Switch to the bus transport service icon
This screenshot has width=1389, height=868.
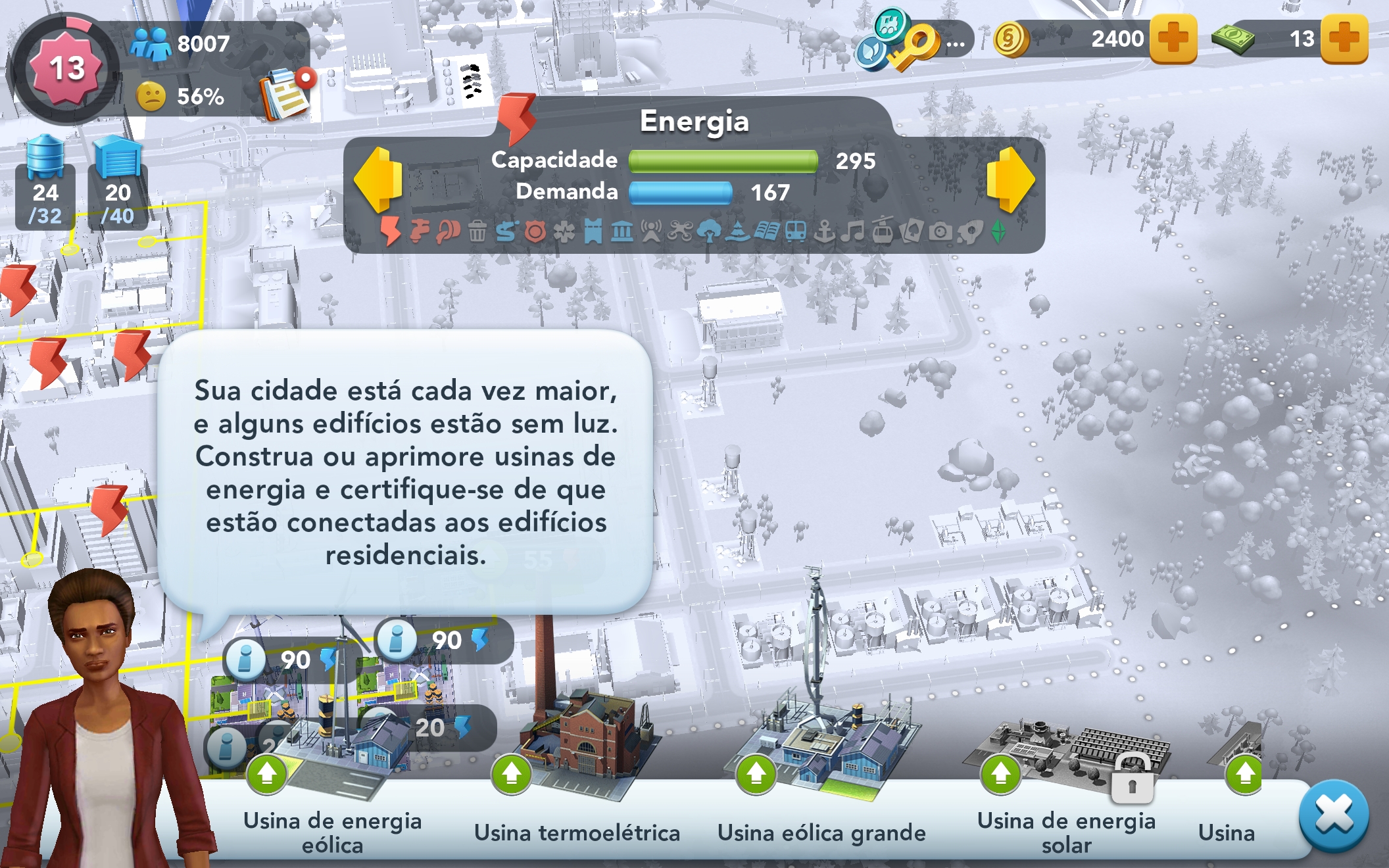796,231
